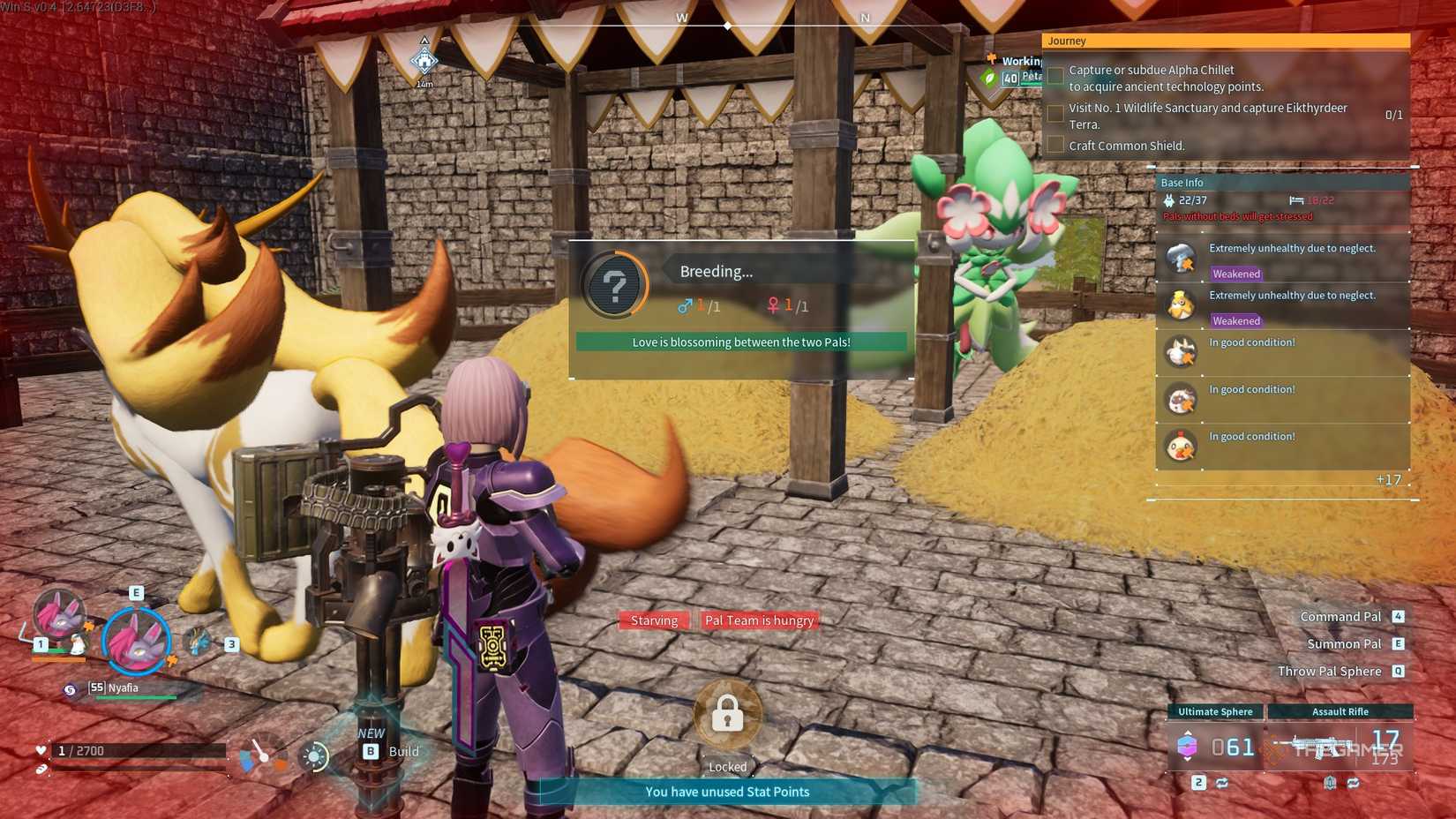Screen dimensions: 1456x819
Task: Check the Craft Common Shield objective
Action: [x=1055, y=144]
